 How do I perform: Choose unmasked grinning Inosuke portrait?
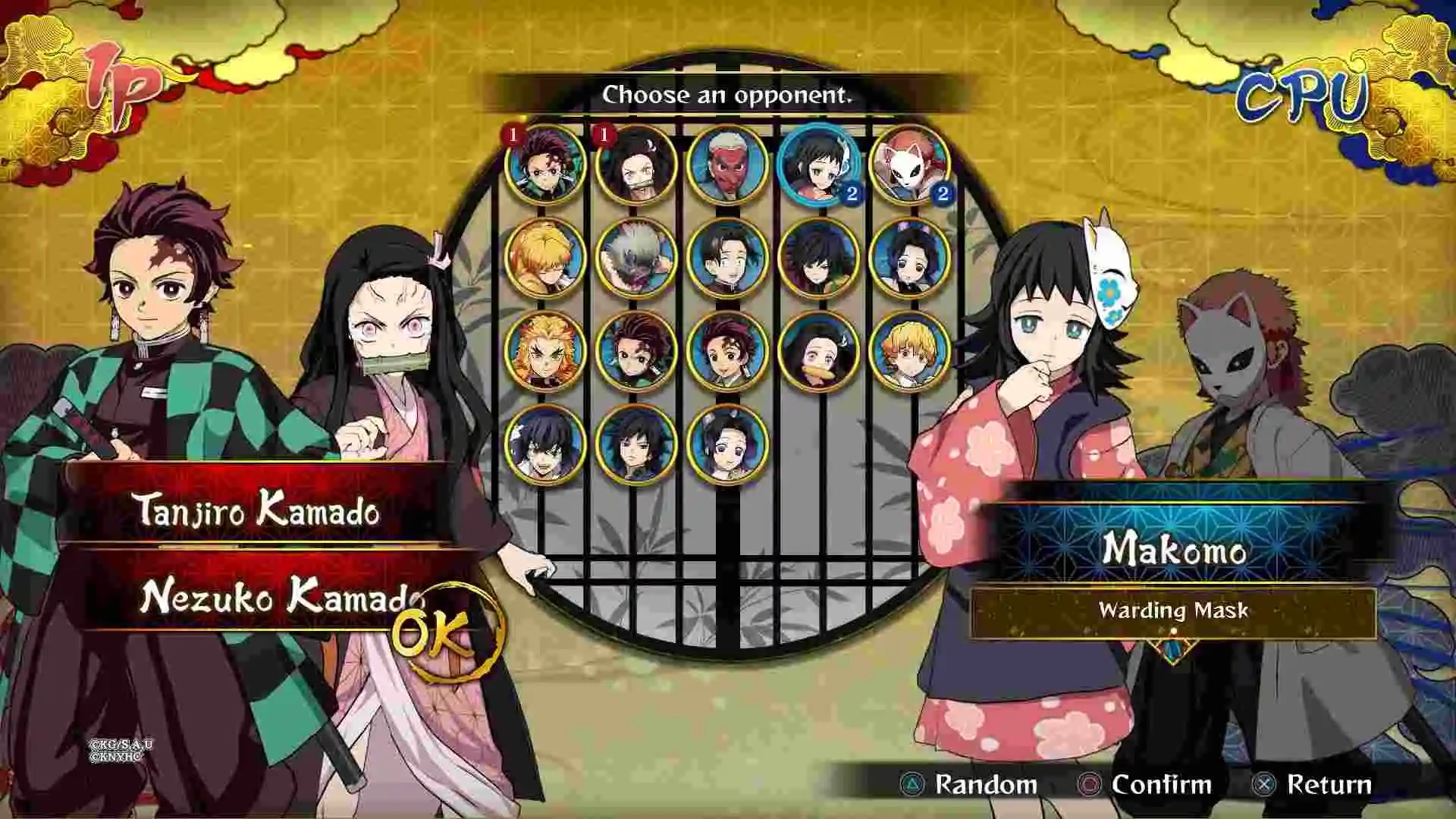pos(545,444)
